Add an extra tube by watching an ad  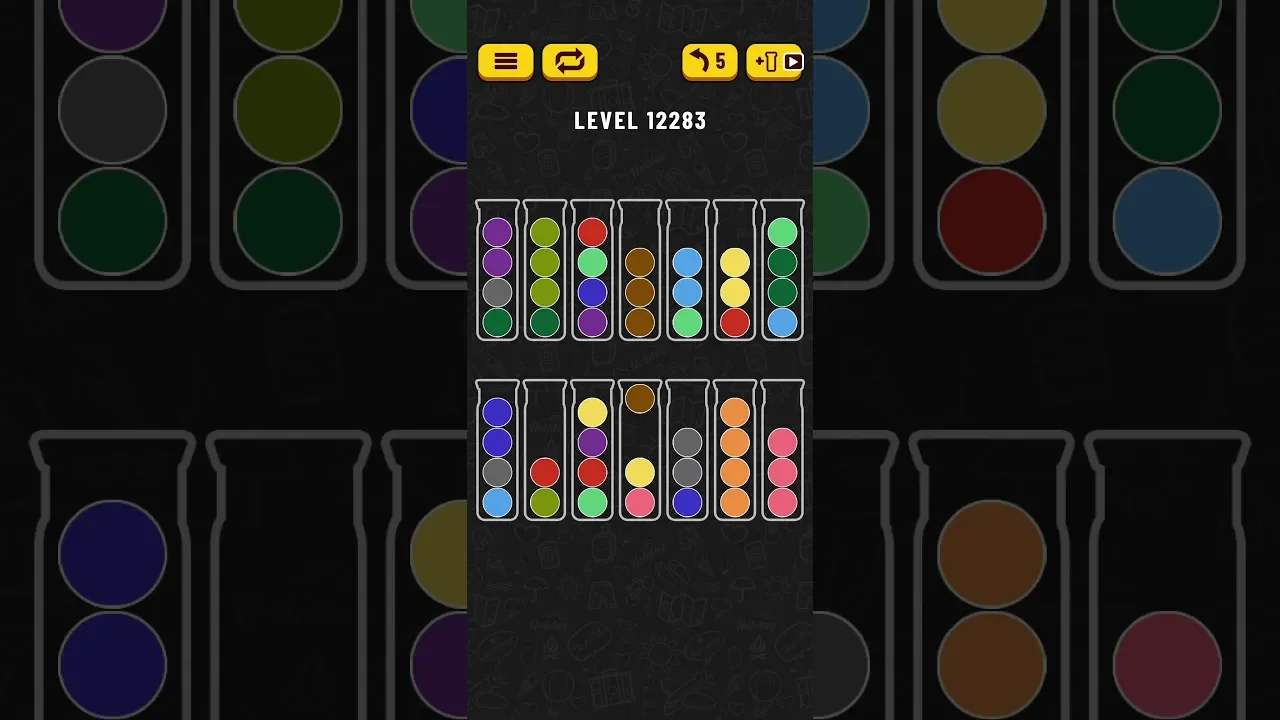[x=775, y=62]
